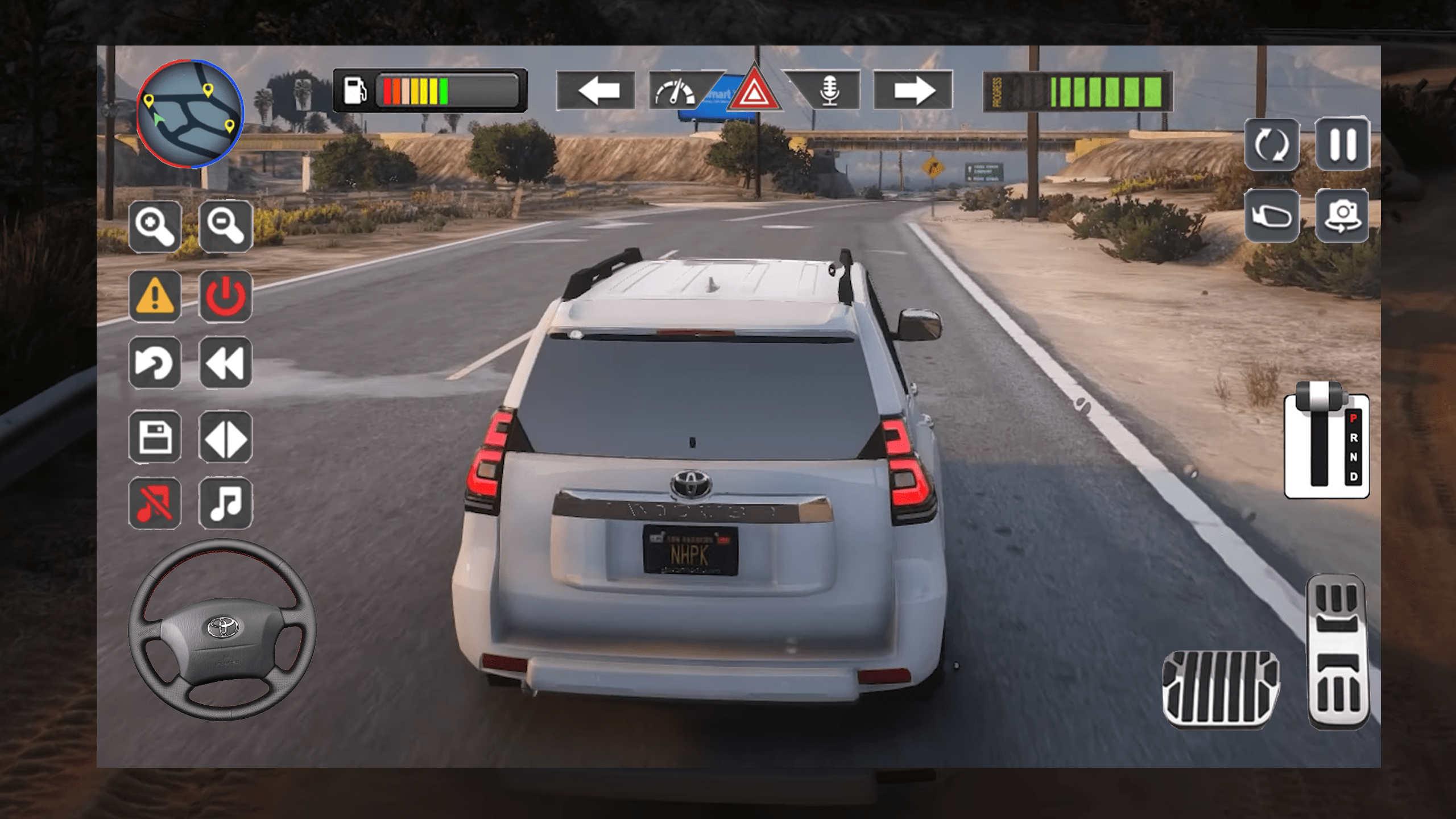
Task: Click the circular arrows refresh button
Action: (1272, 144)
